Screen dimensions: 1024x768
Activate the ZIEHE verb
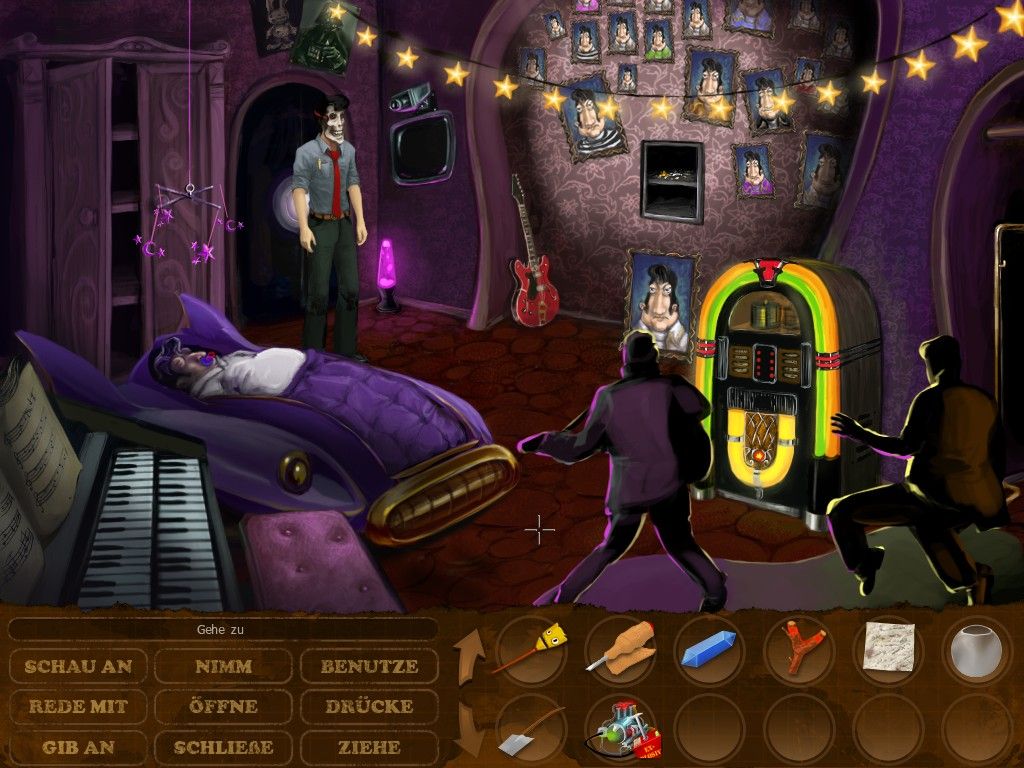[x=369, y=746]
